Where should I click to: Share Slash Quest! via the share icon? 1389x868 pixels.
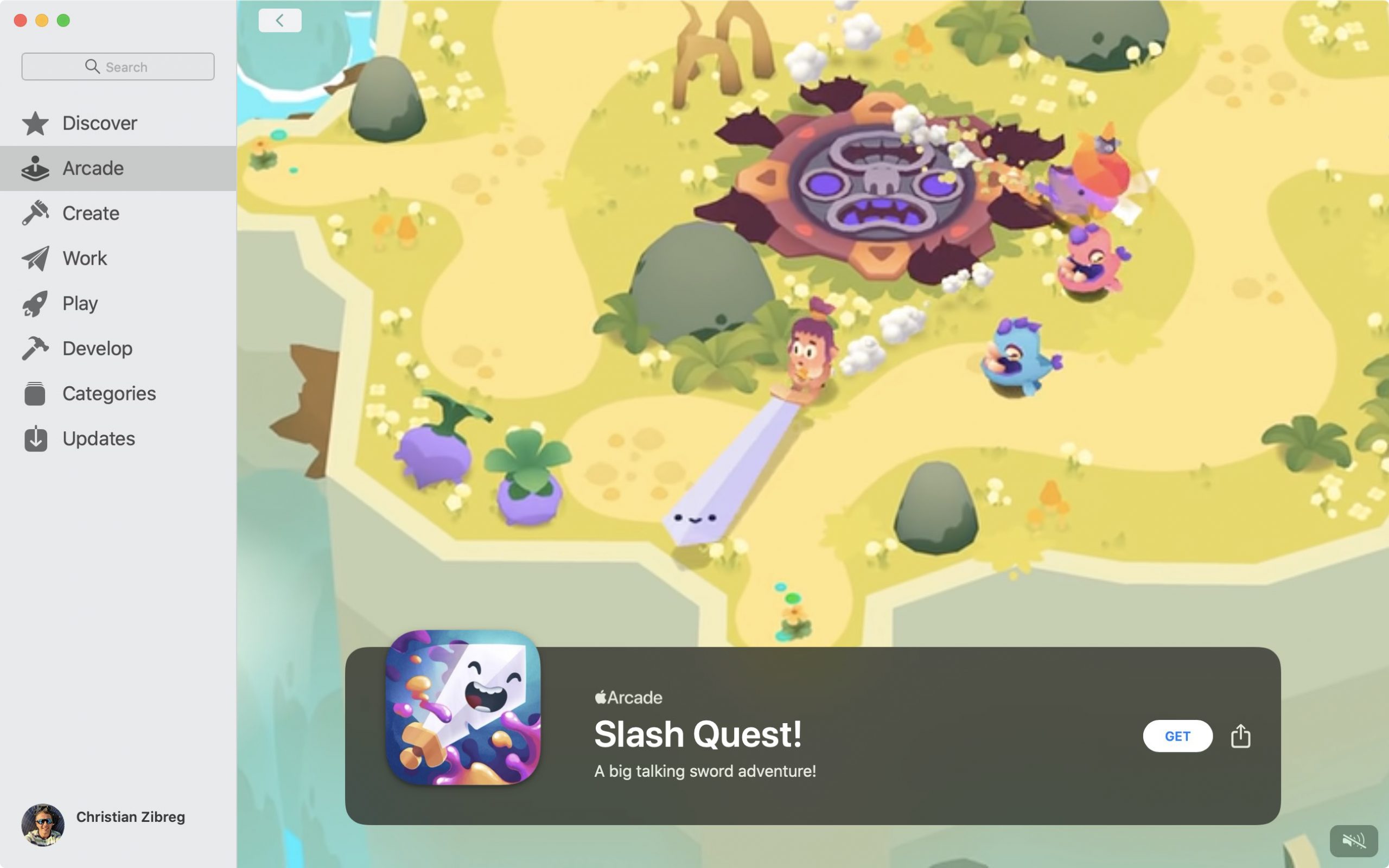point(1240,736)
